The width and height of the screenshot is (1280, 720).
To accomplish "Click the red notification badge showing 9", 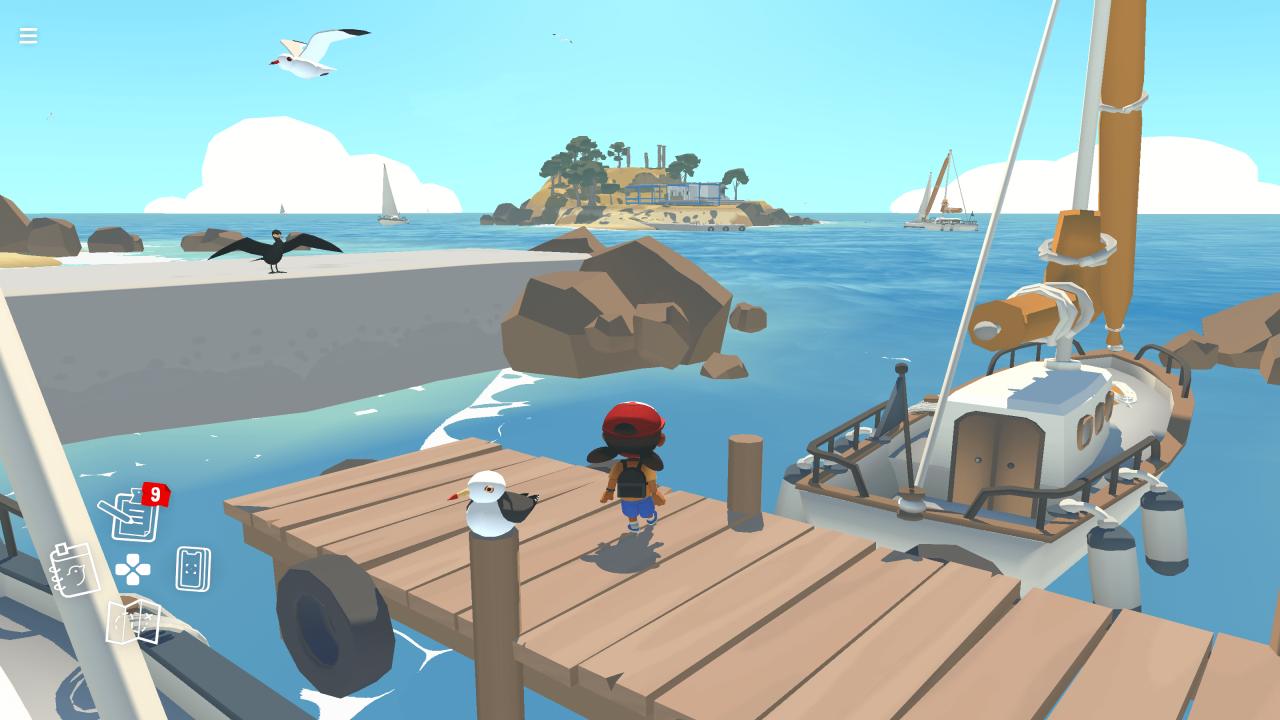I will 155,492.
